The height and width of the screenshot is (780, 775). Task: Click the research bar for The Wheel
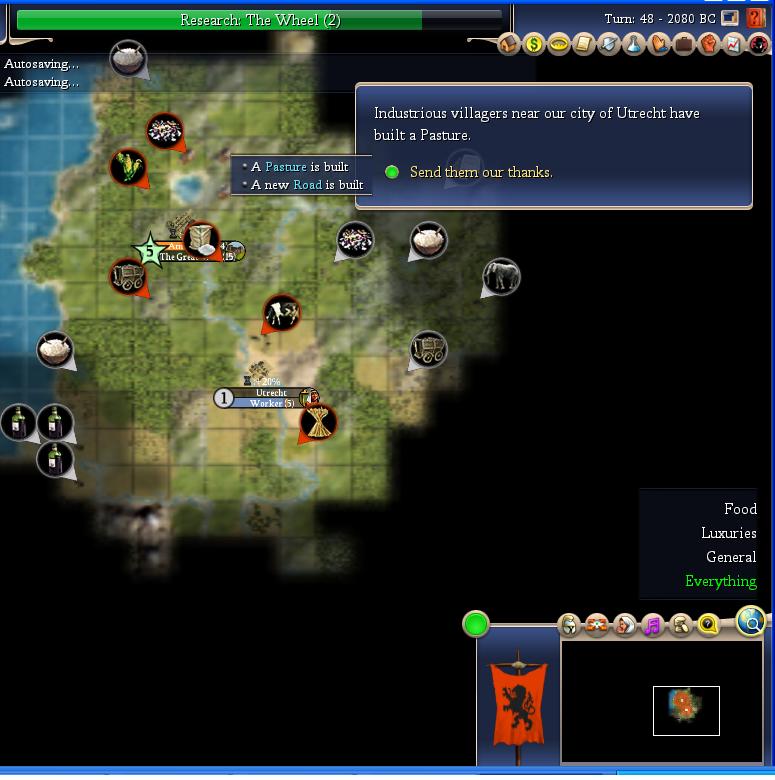tap(259, 20)
